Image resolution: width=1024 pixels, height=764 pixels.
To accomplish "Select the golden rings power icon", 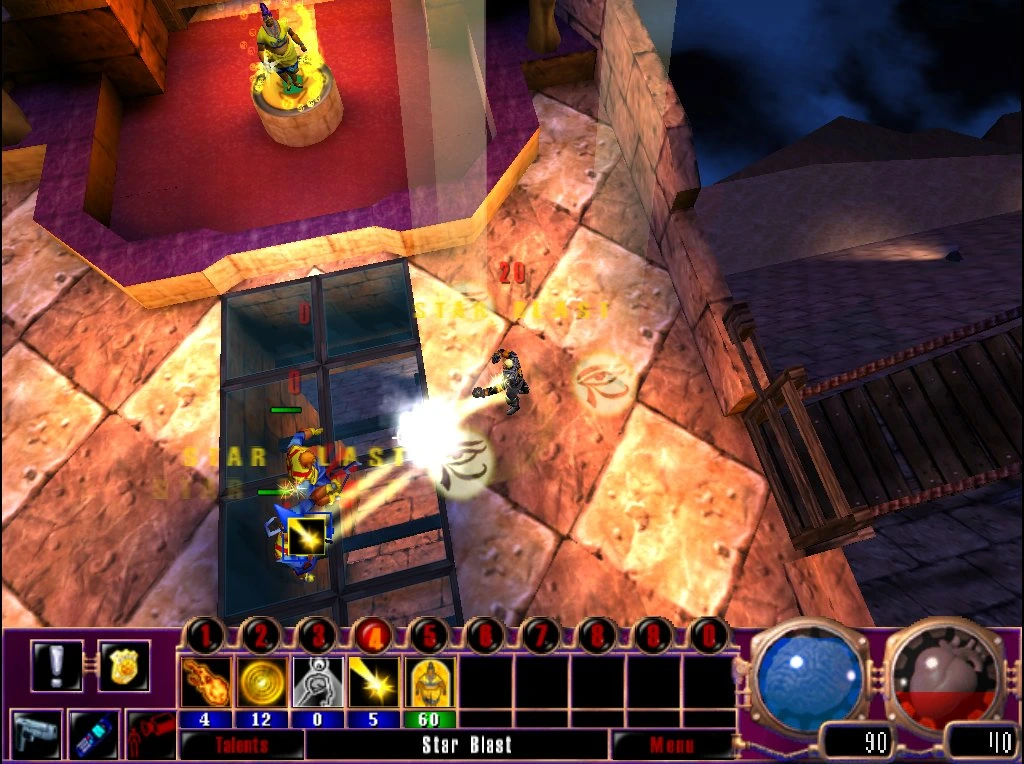I will click(x=262, y=682).
